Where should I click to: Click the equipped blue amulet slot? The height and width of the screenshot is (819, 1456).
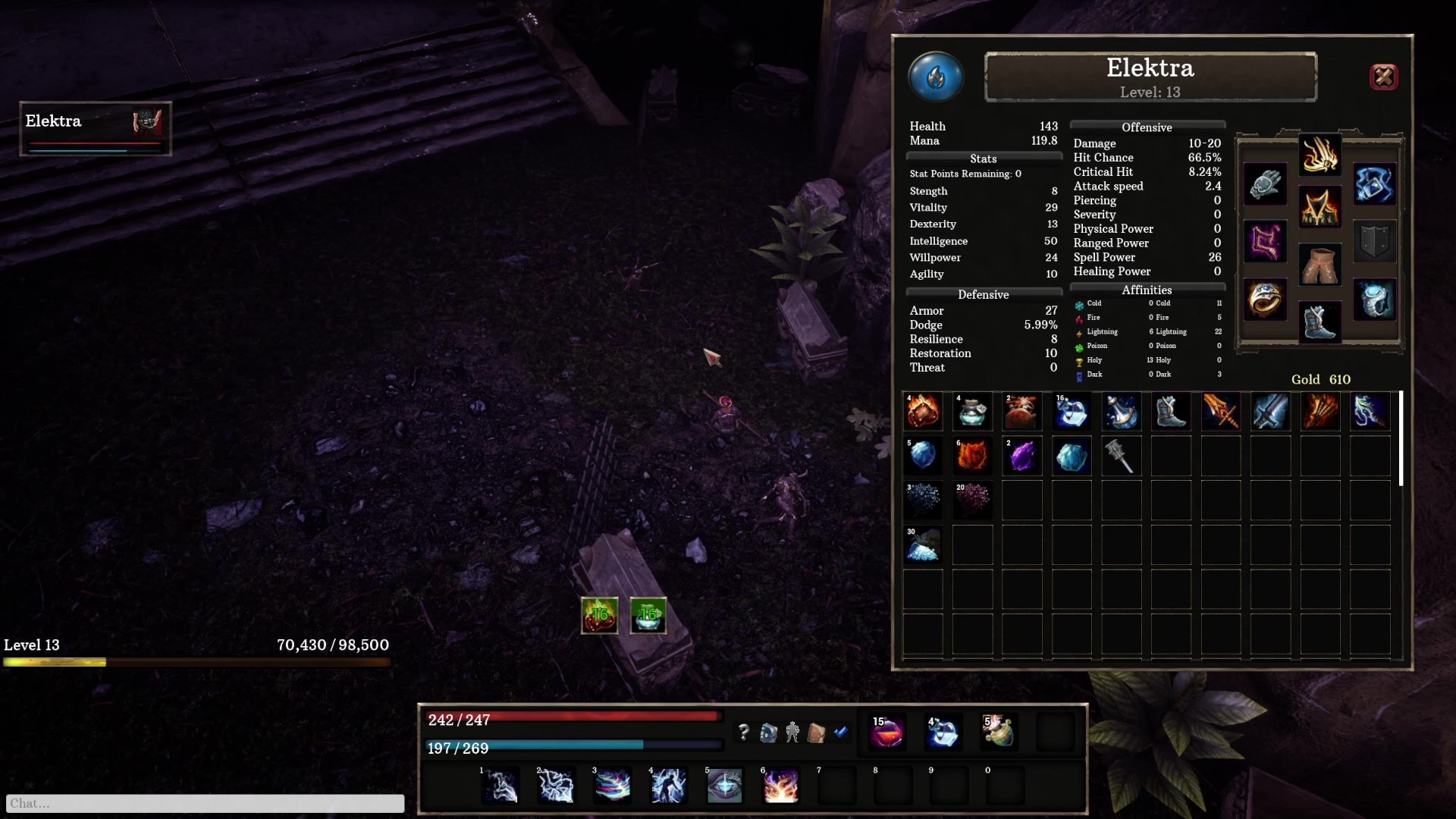1374,184
